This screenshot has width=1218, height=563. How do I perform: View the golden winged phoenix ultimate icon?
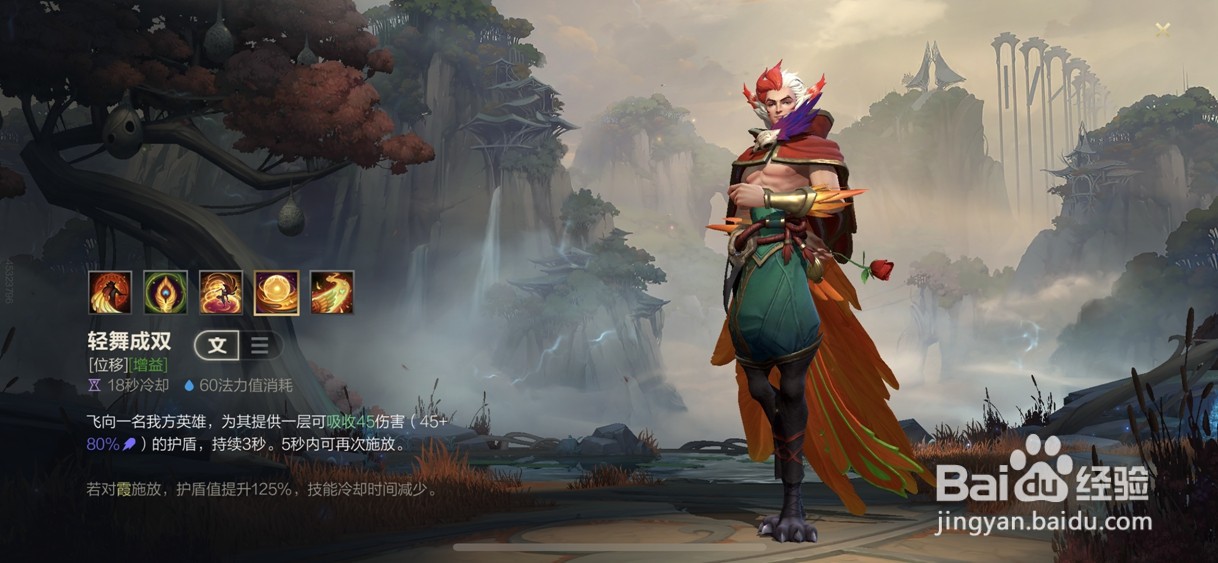coord(332,293)
